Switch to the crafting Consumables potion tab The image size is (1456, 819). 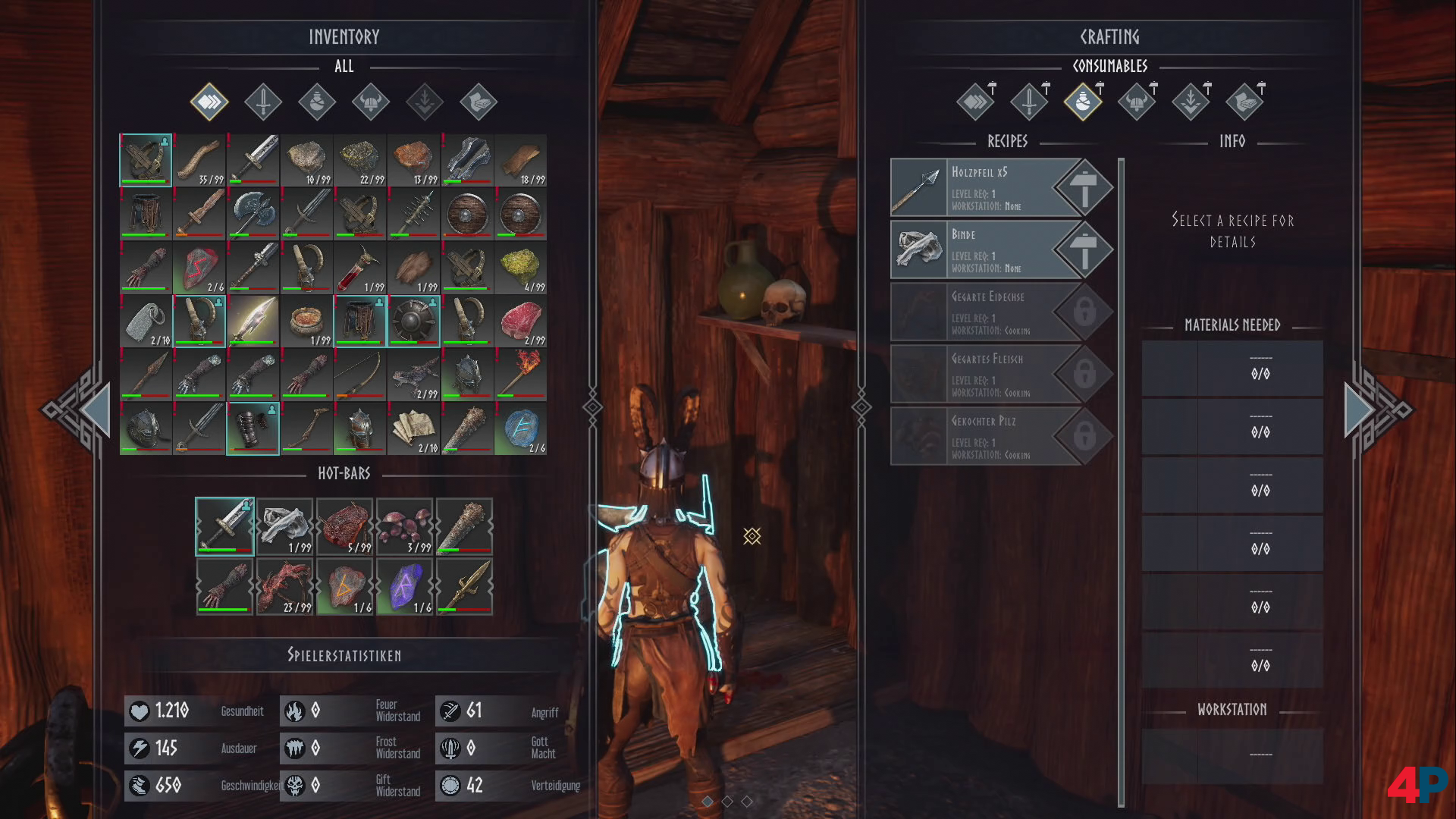[1083, 102]
